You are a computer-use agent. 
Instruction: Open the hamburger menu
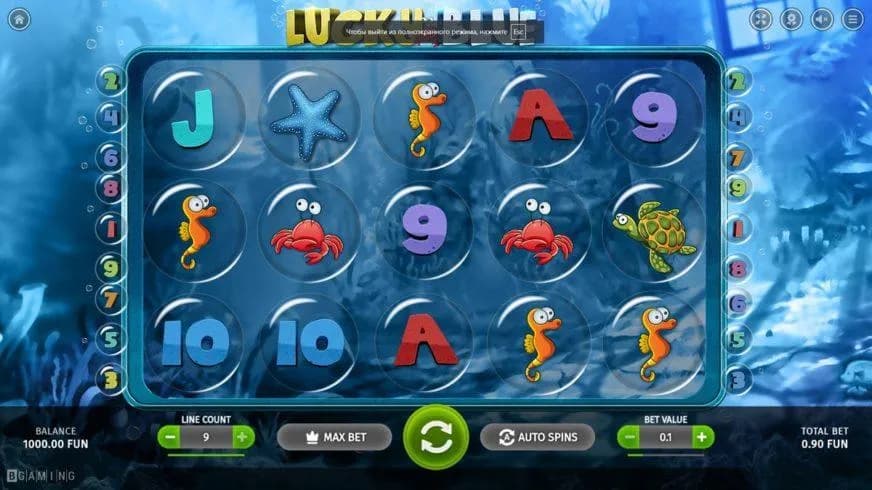[x=852, y=19]
